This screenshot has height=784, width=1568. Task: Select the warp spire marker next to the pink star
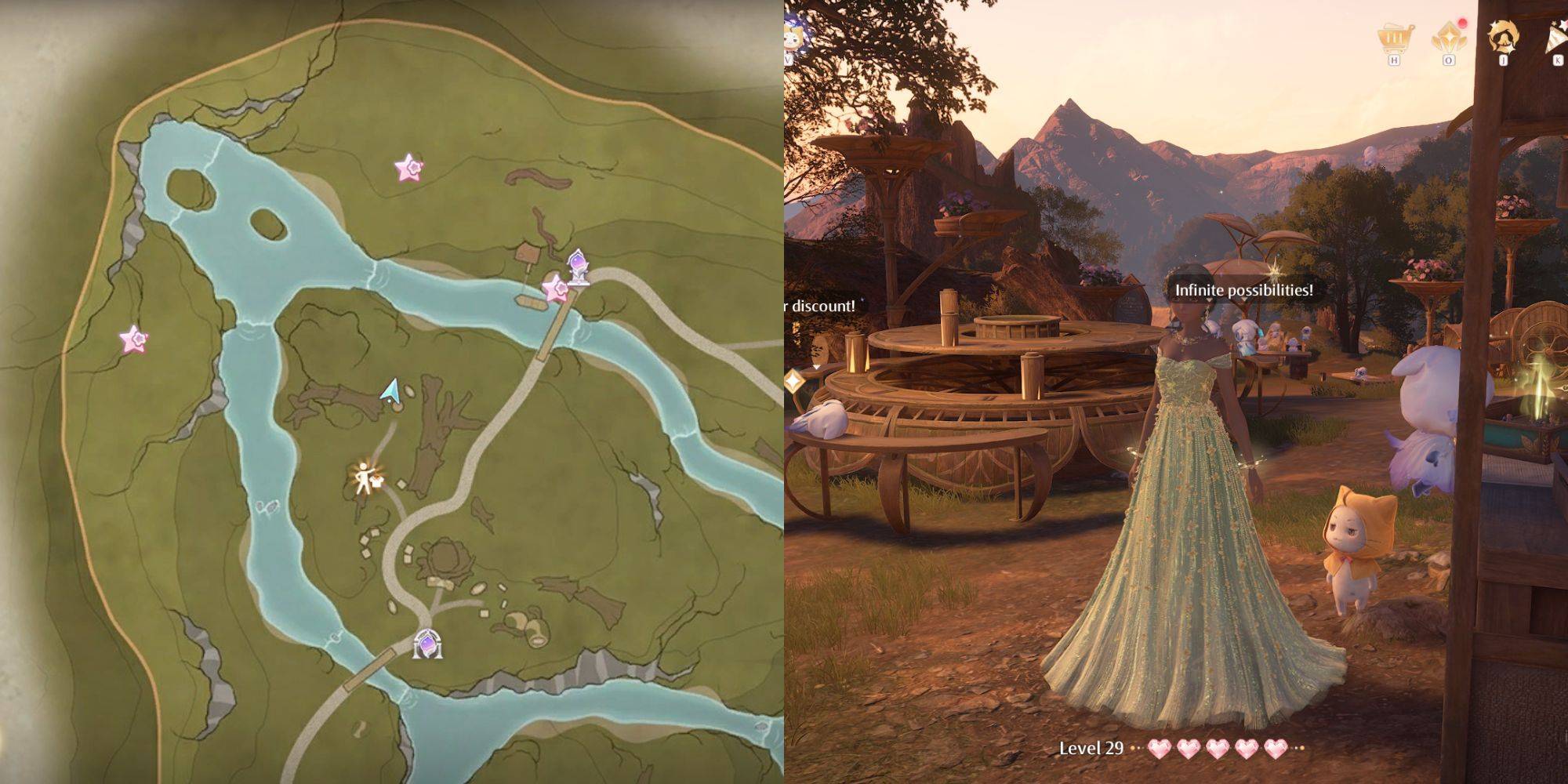578,267
